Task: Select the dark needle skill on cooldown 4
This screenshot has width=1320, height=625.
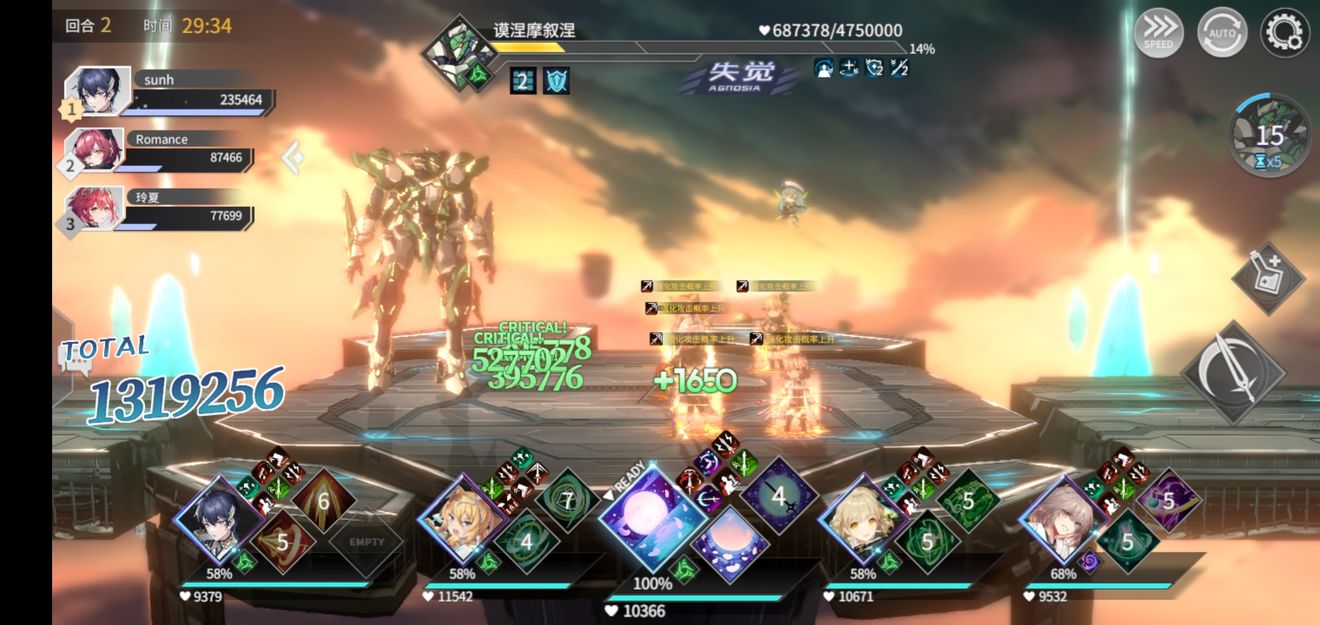Action: [779, 494]
